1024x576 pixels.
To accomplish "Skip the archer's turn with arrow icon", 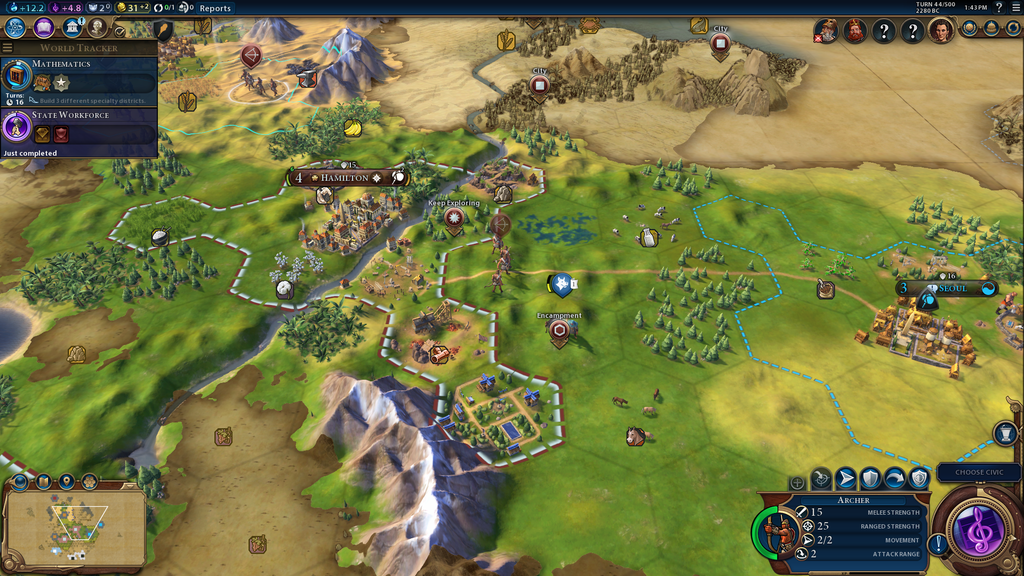I will tap(895, 480).
